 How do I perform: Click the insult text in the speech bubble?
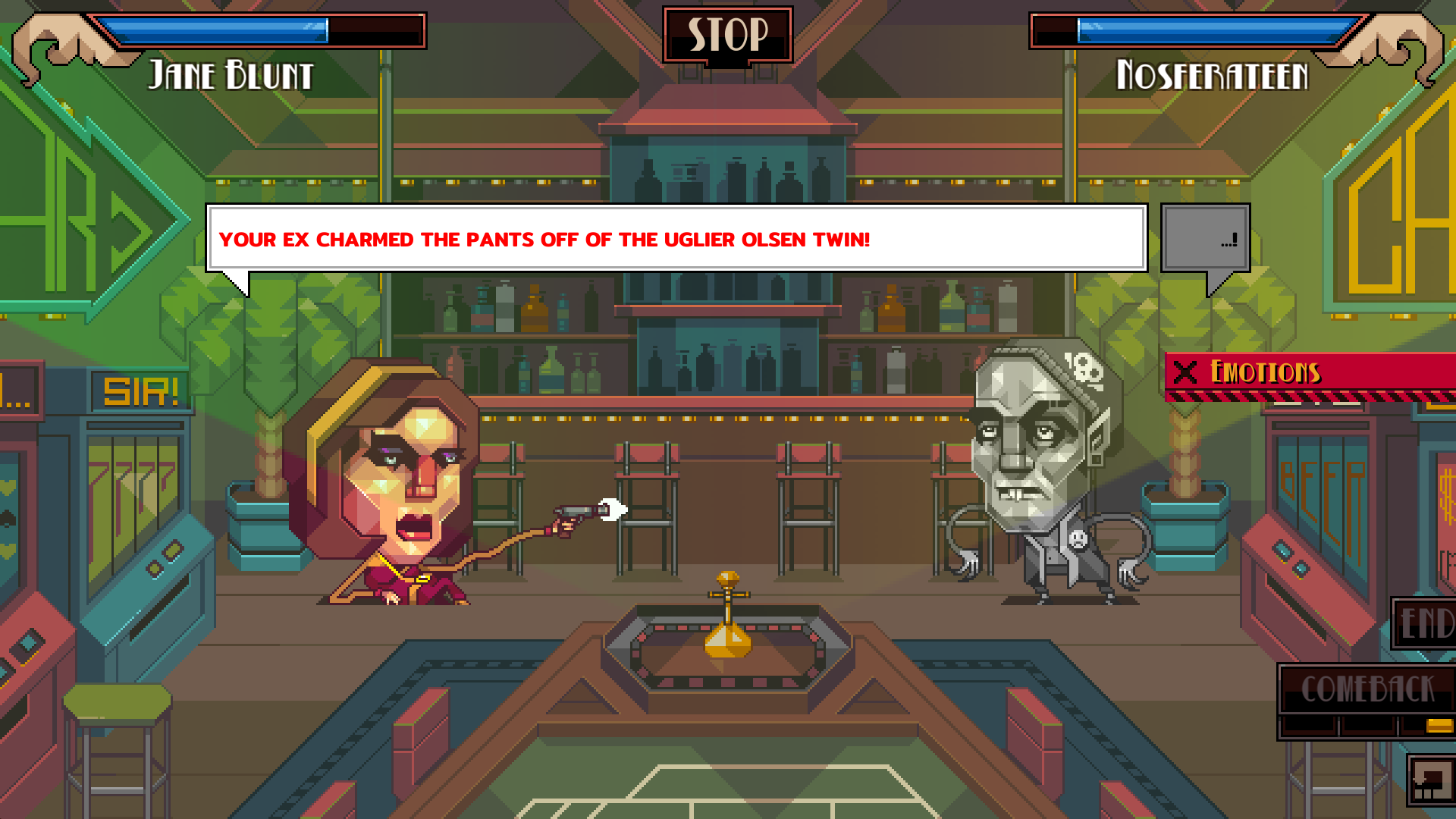pos(544,239)
